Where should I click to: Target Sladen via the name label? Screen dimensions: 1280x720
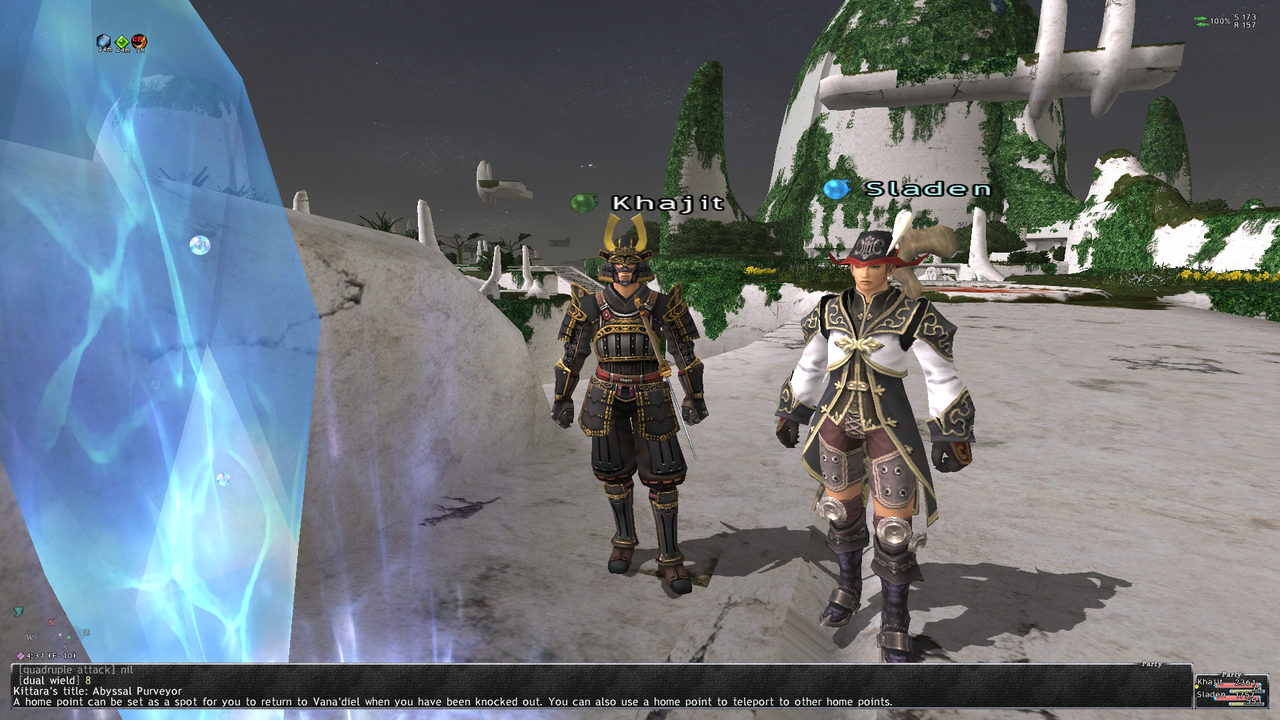pyautogui.click(x=928, y=189)
